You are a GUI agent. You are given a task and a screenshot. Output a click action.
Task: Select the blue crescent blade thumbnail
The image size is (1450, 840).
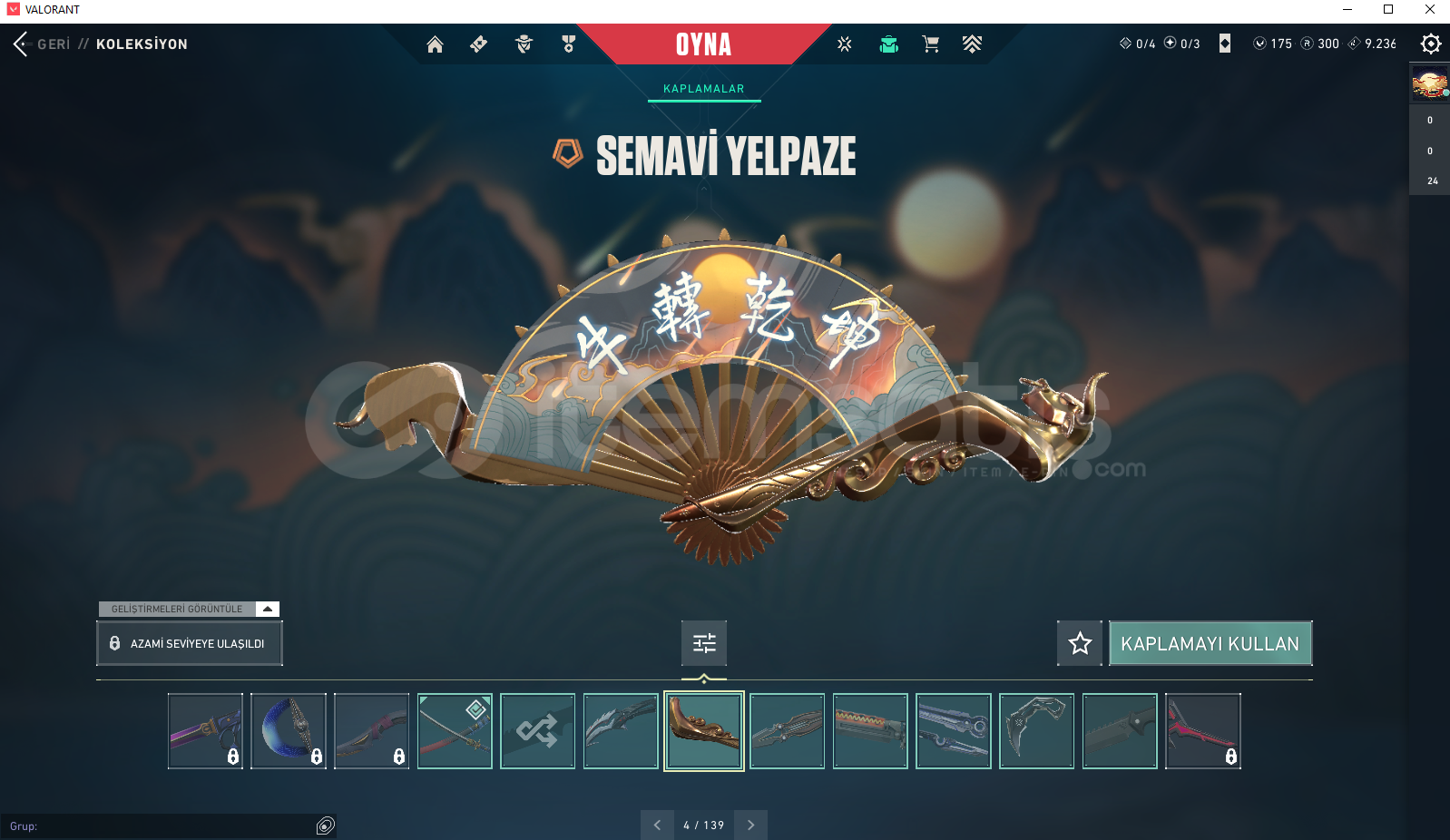pyautogui.click(x=289, y=731)
